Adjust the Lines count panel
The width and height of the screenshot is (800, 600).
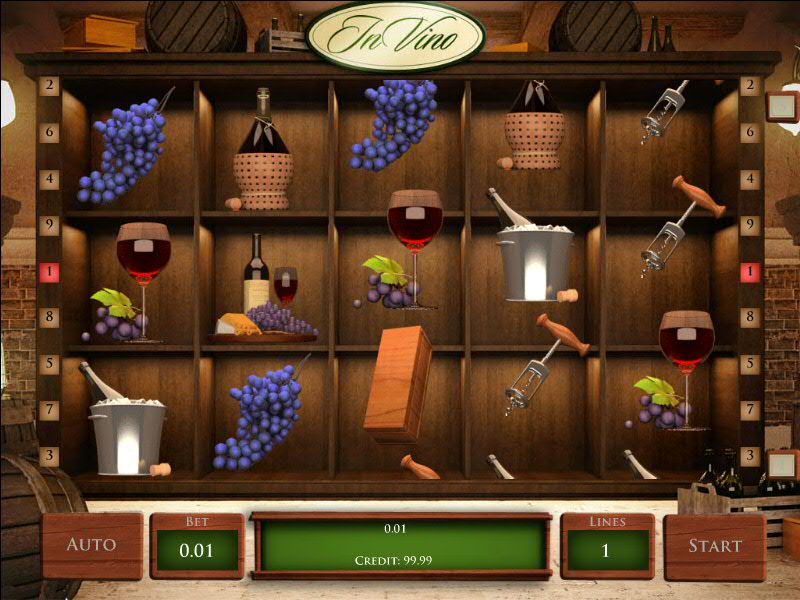(x=607, y=547)
